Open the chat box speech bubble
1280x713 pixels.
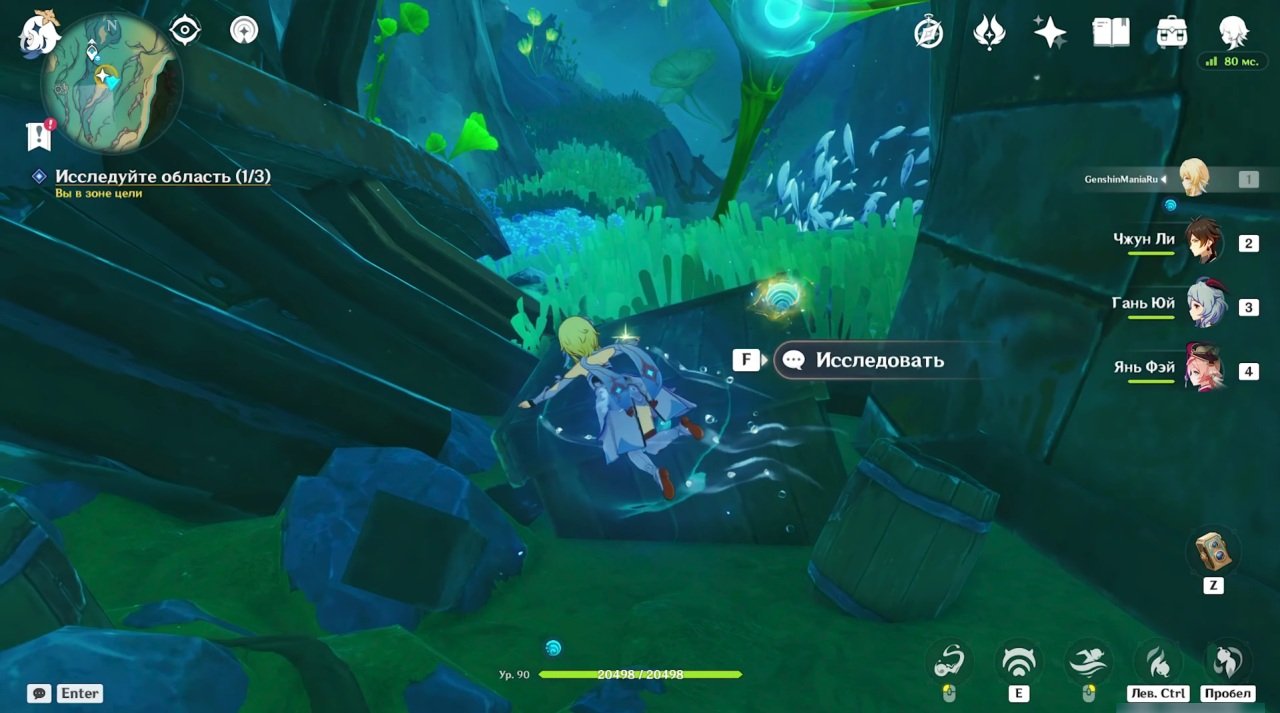coord(40,693)
